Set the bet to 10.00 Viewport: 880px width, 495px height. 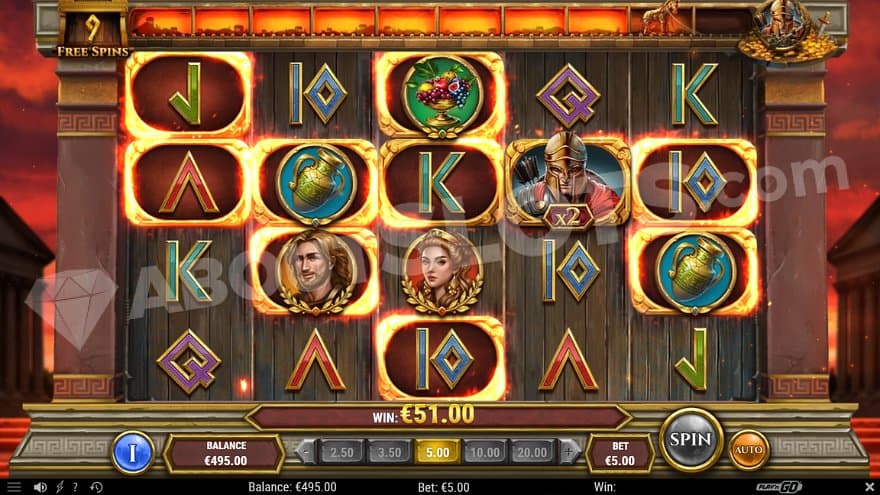pos(484,452)
